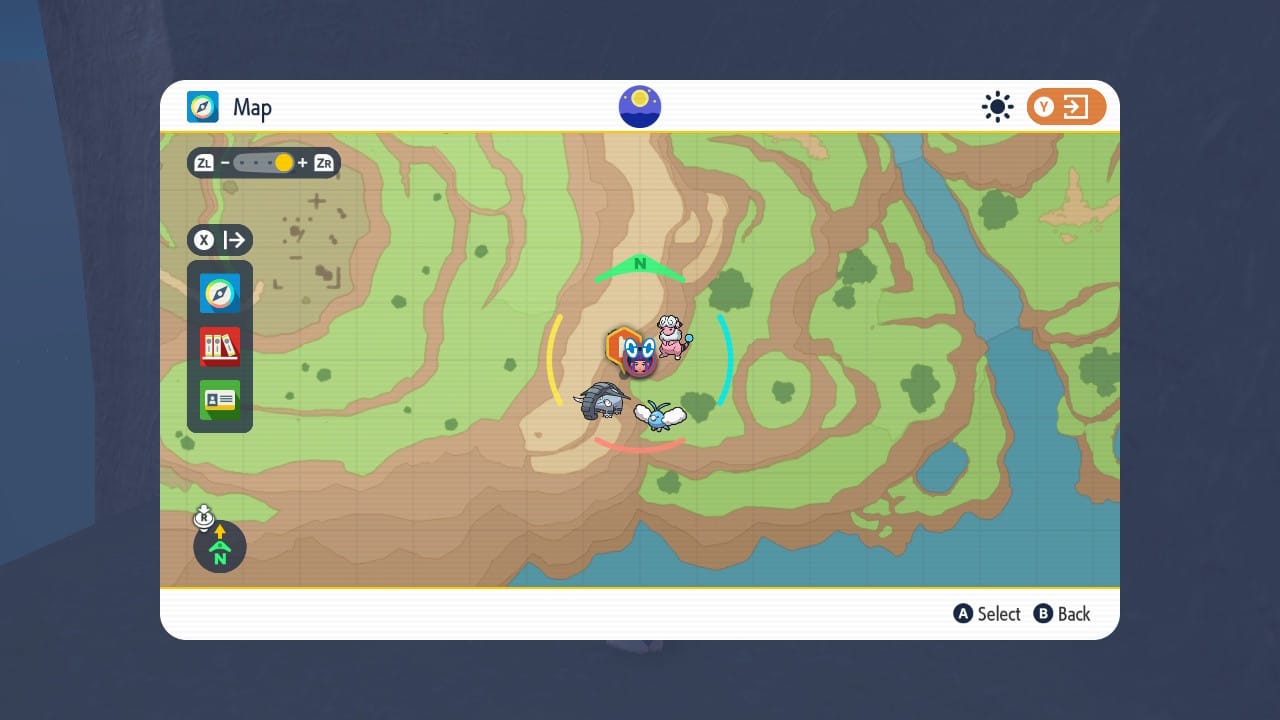Open the Pokédex from the sidebar menu
Image resolution: width=1280 pixels, height=720 pixels.
[x=219, y=344]
